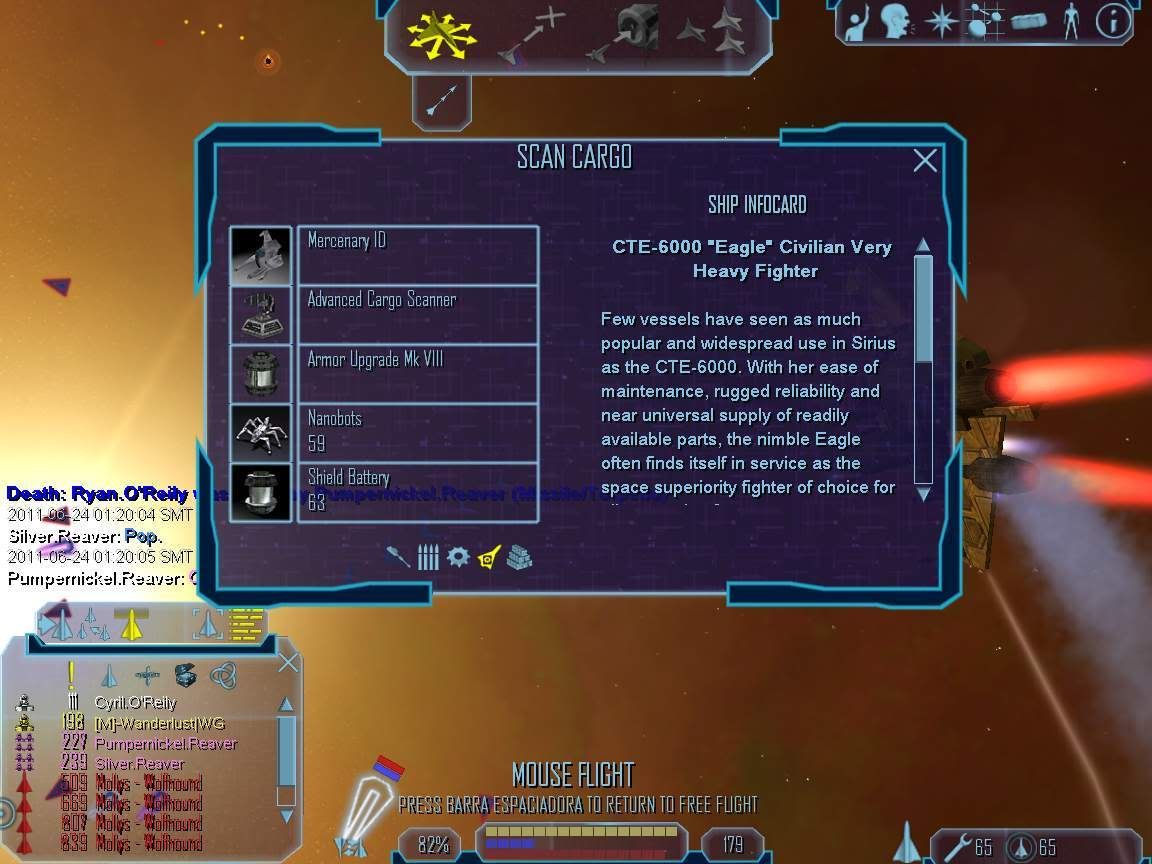Switch to the ammunition filter tab

(x=428, y=557)
